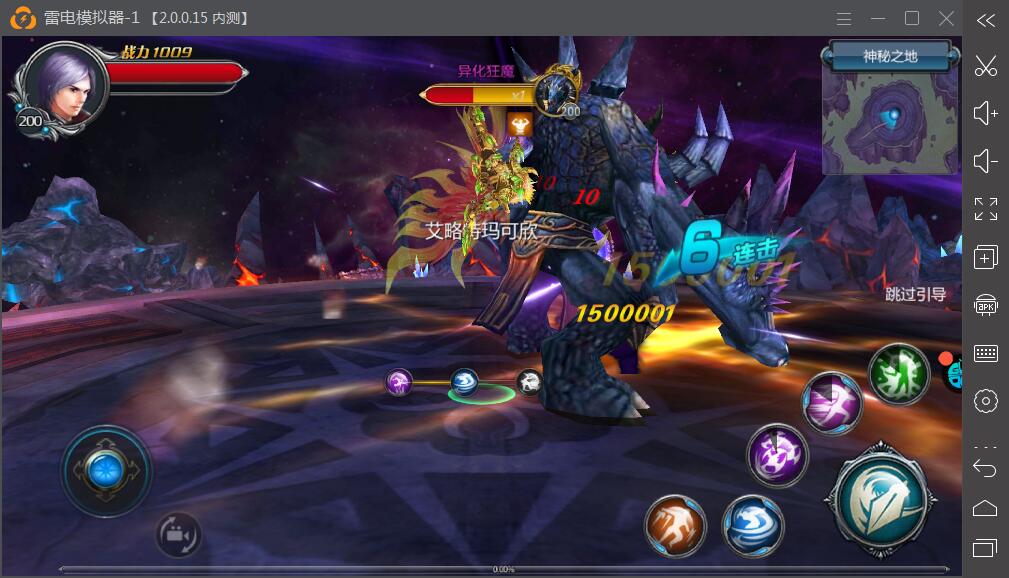1009x578 pixels.
Task: Trigger the purple dashing figure skill
Action: pos(832,403)
